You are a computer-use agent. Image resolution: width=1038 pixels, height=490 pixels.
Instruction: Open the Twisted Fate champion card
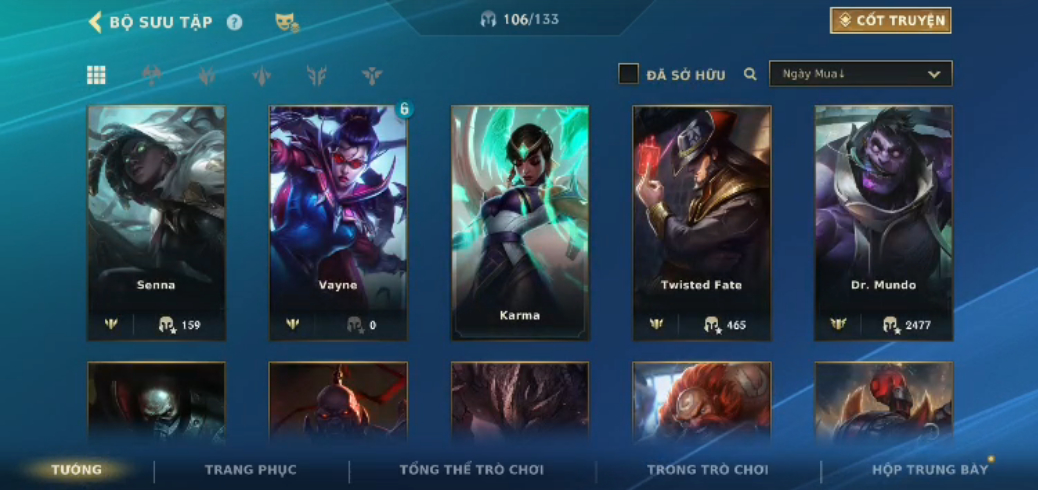702,222
